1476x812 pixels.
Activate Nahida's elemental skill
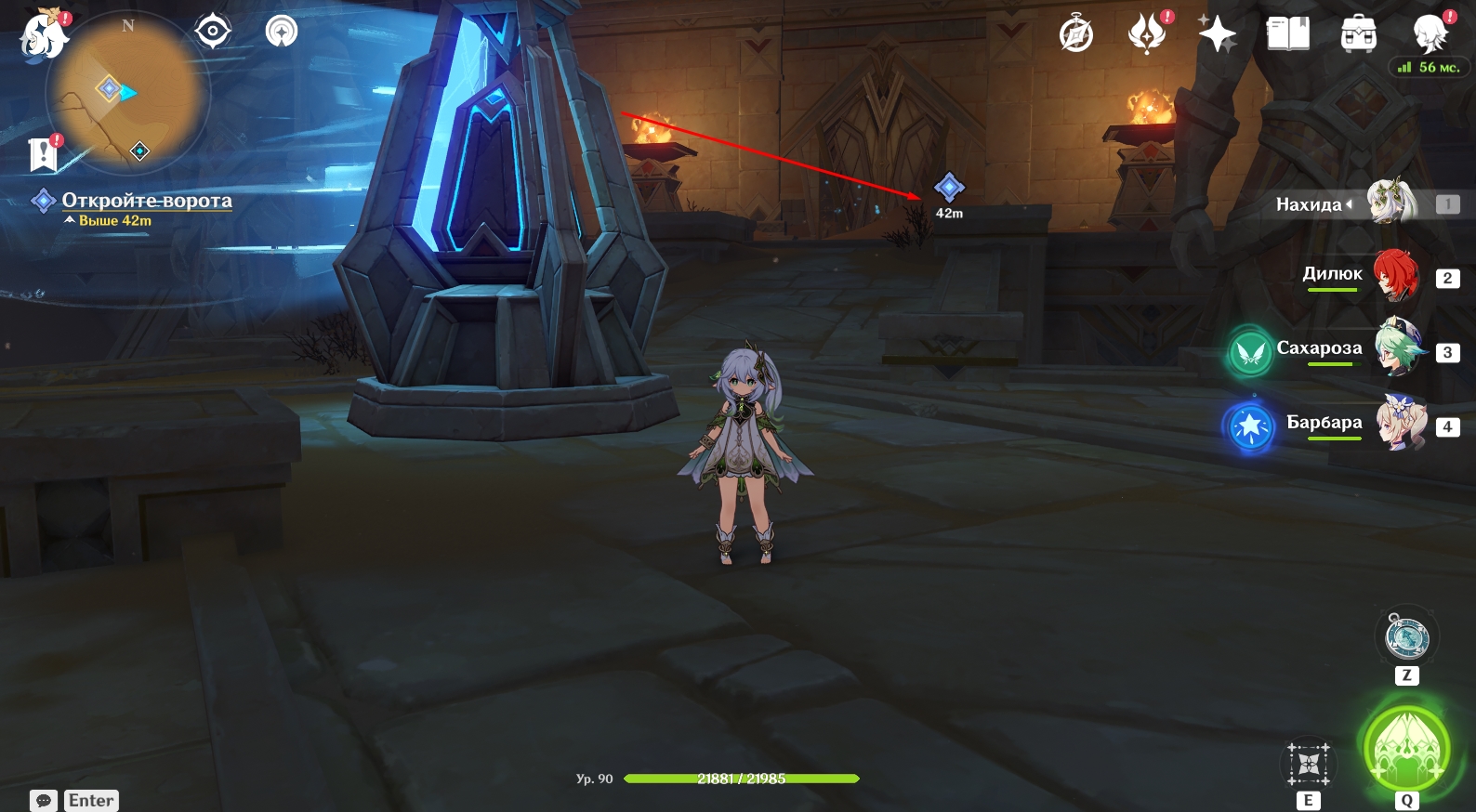(x=1309, y=765)
